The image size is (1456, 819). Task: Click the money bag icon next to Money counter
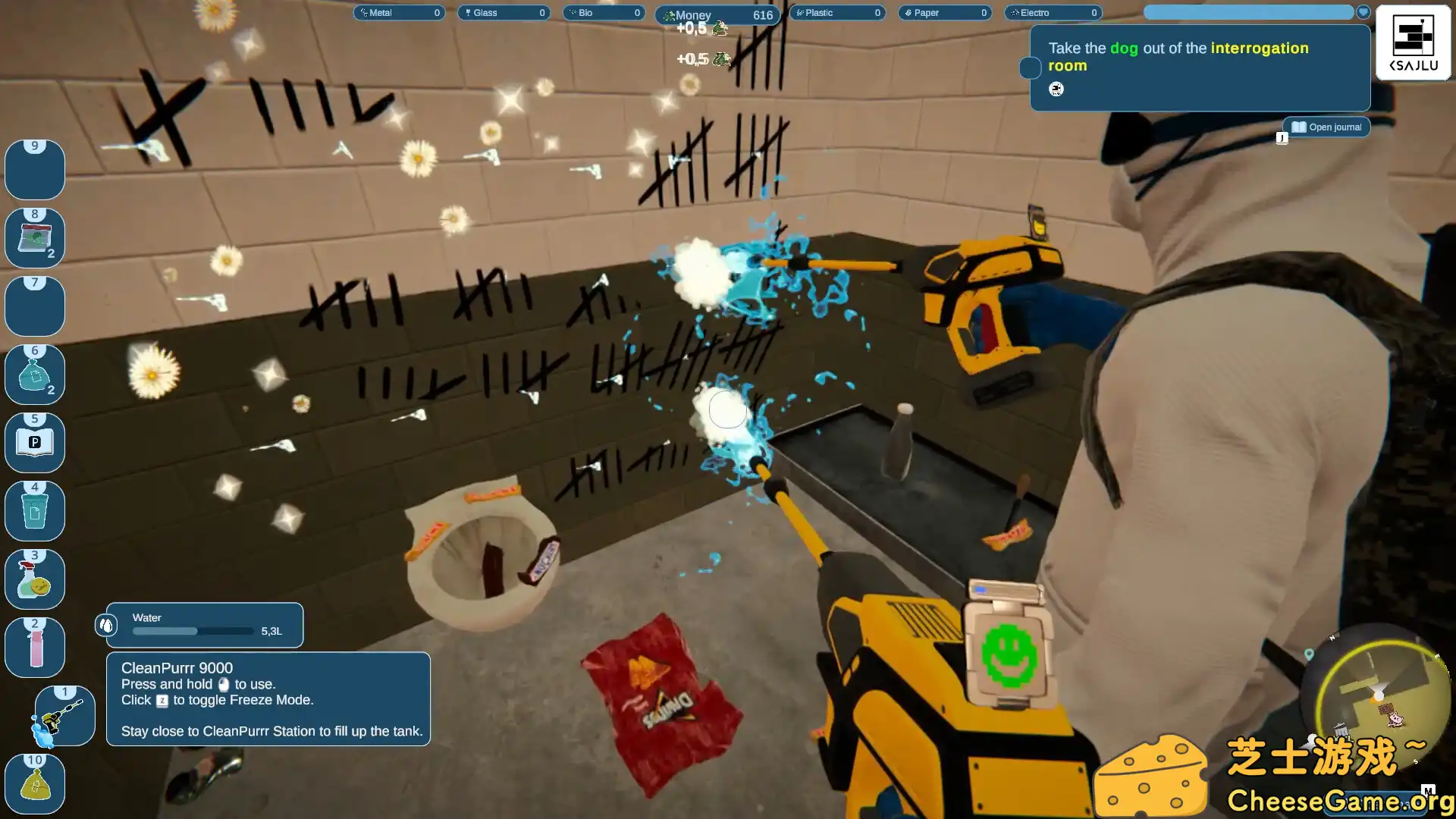point(668,14)
